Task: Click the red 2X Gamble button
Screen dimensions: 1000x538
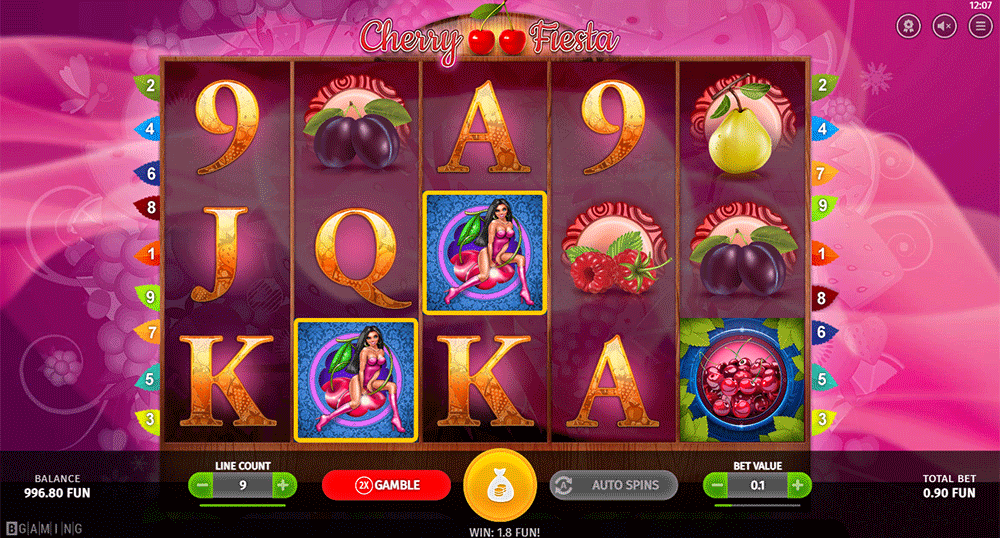Action: point(386,485)
